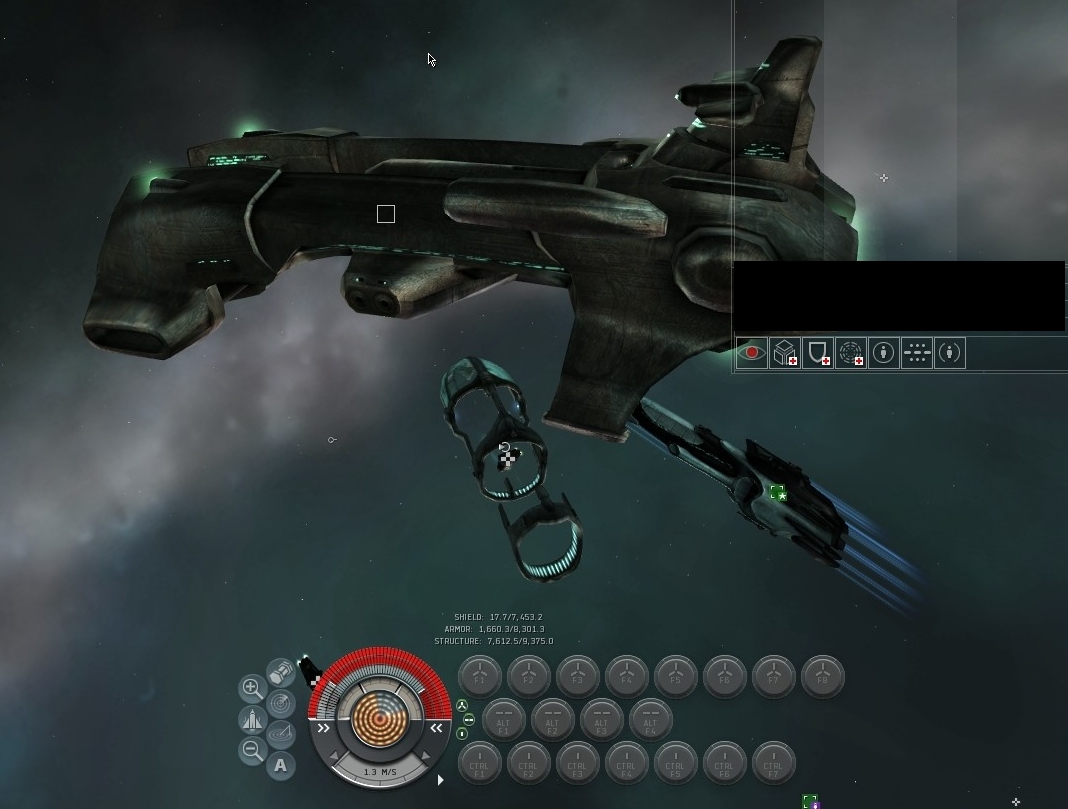Activate the autopilot 'A' button
Viewport: 1068px width, 809px height.
pos(281,766)
